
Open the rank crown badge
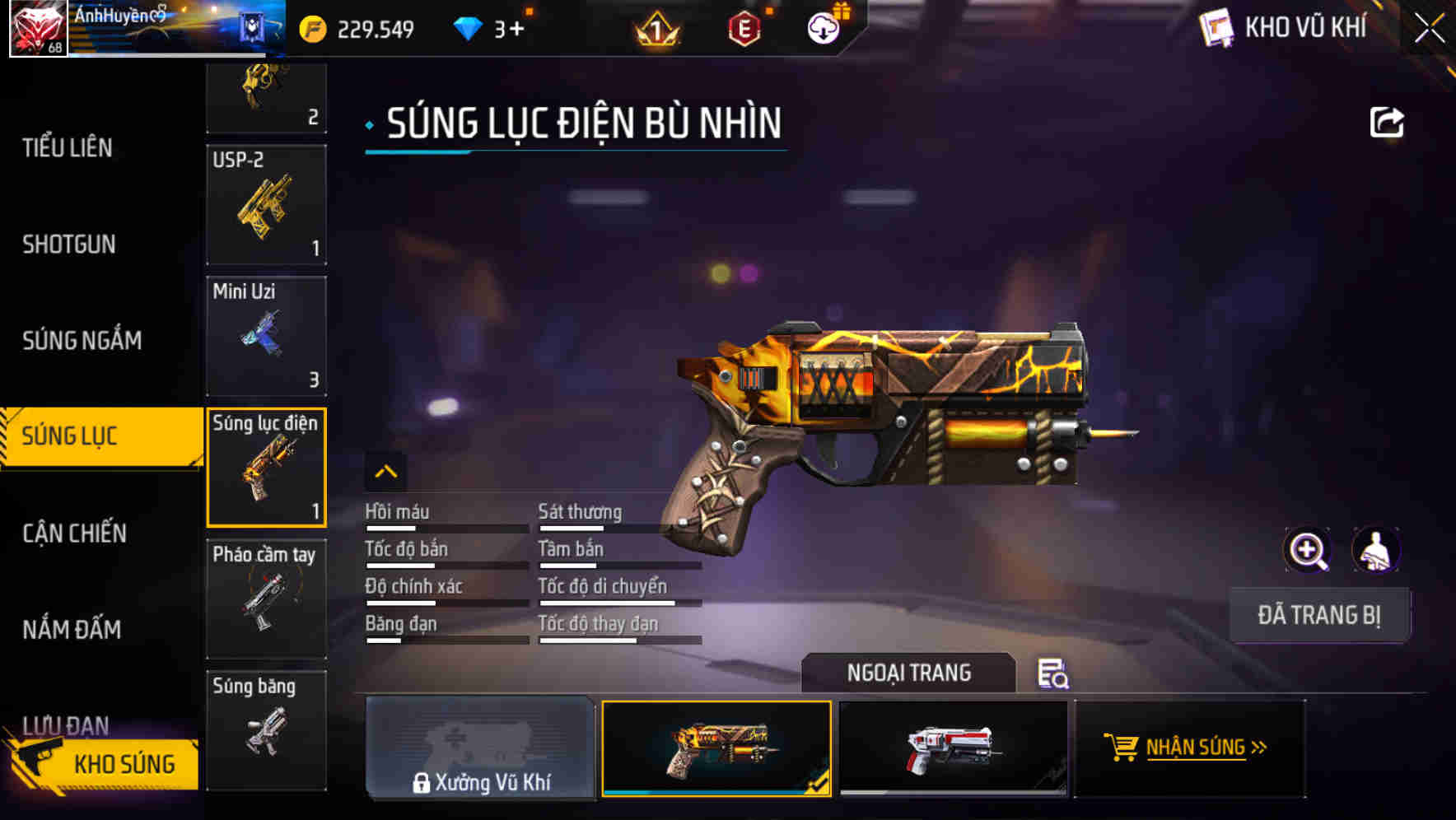657,29
